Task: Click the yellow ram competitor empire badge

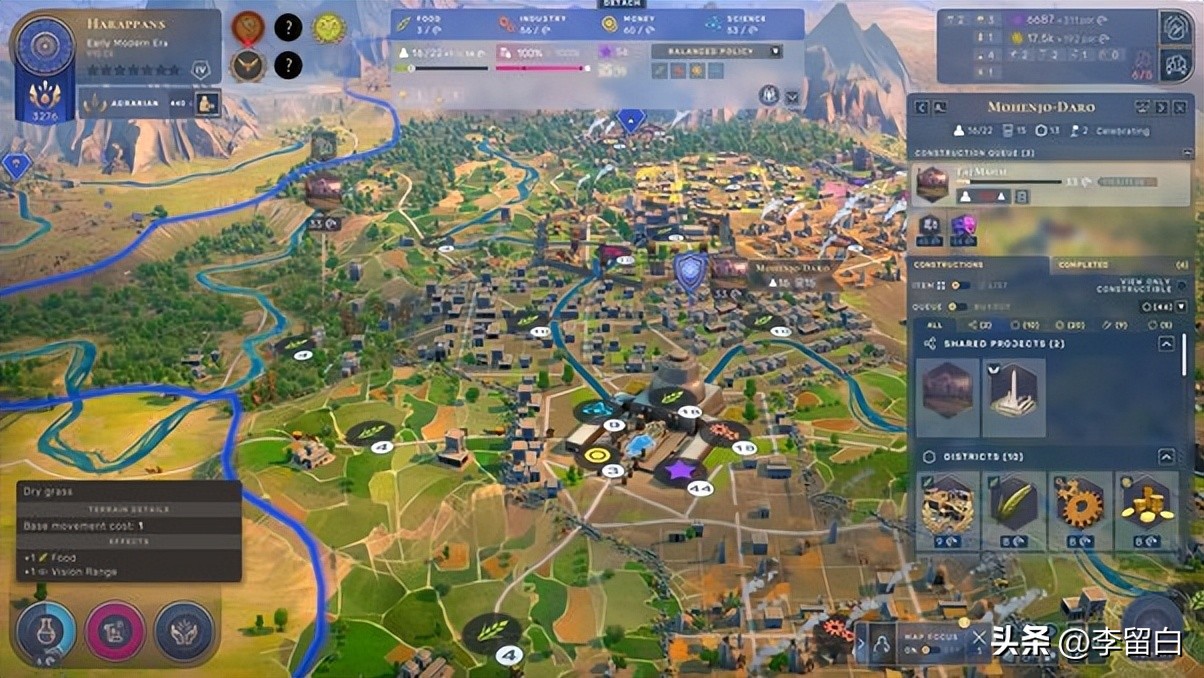Action: point(329,28)
